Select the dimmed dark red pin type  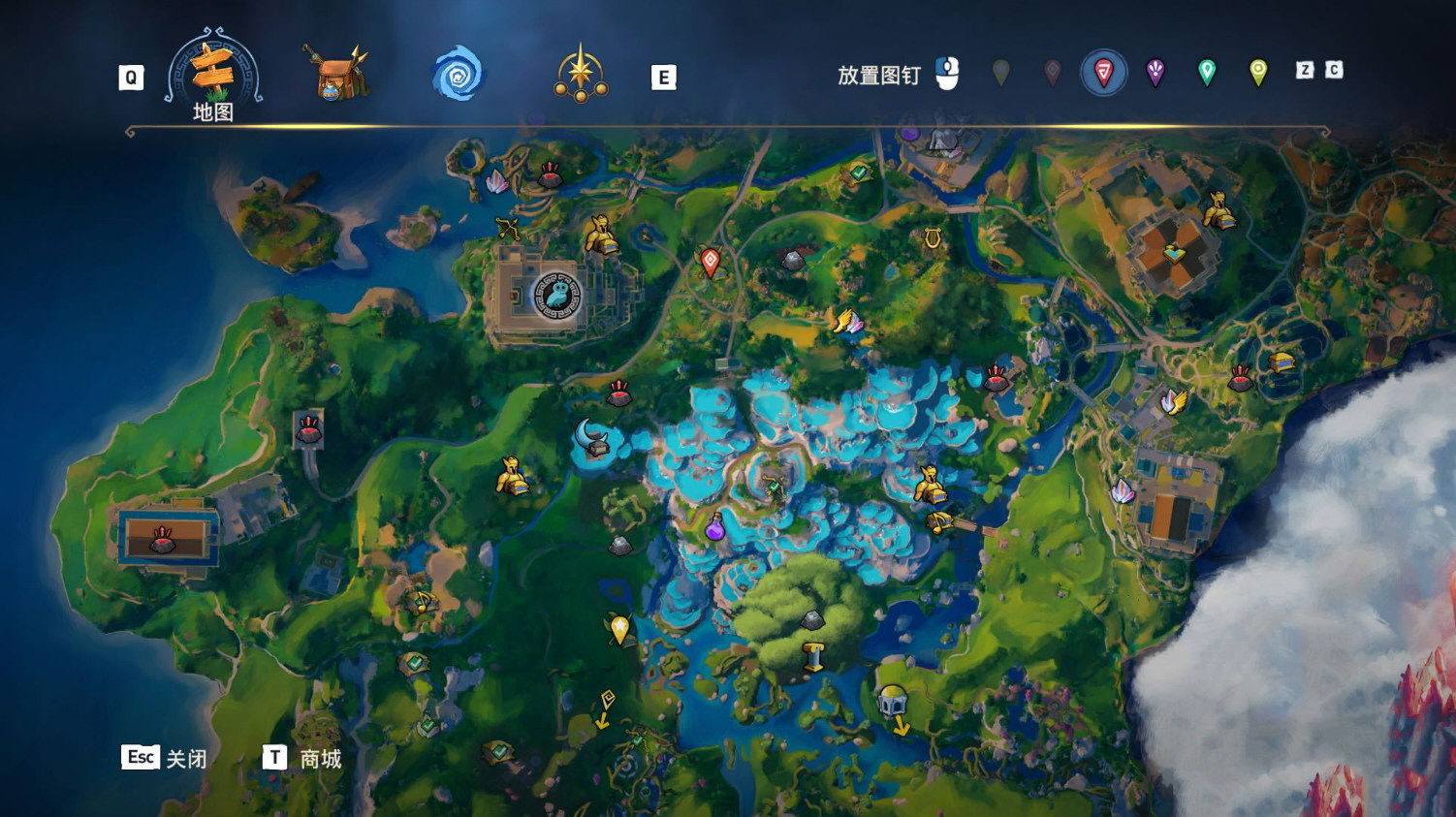click(x=1052, y=72)
